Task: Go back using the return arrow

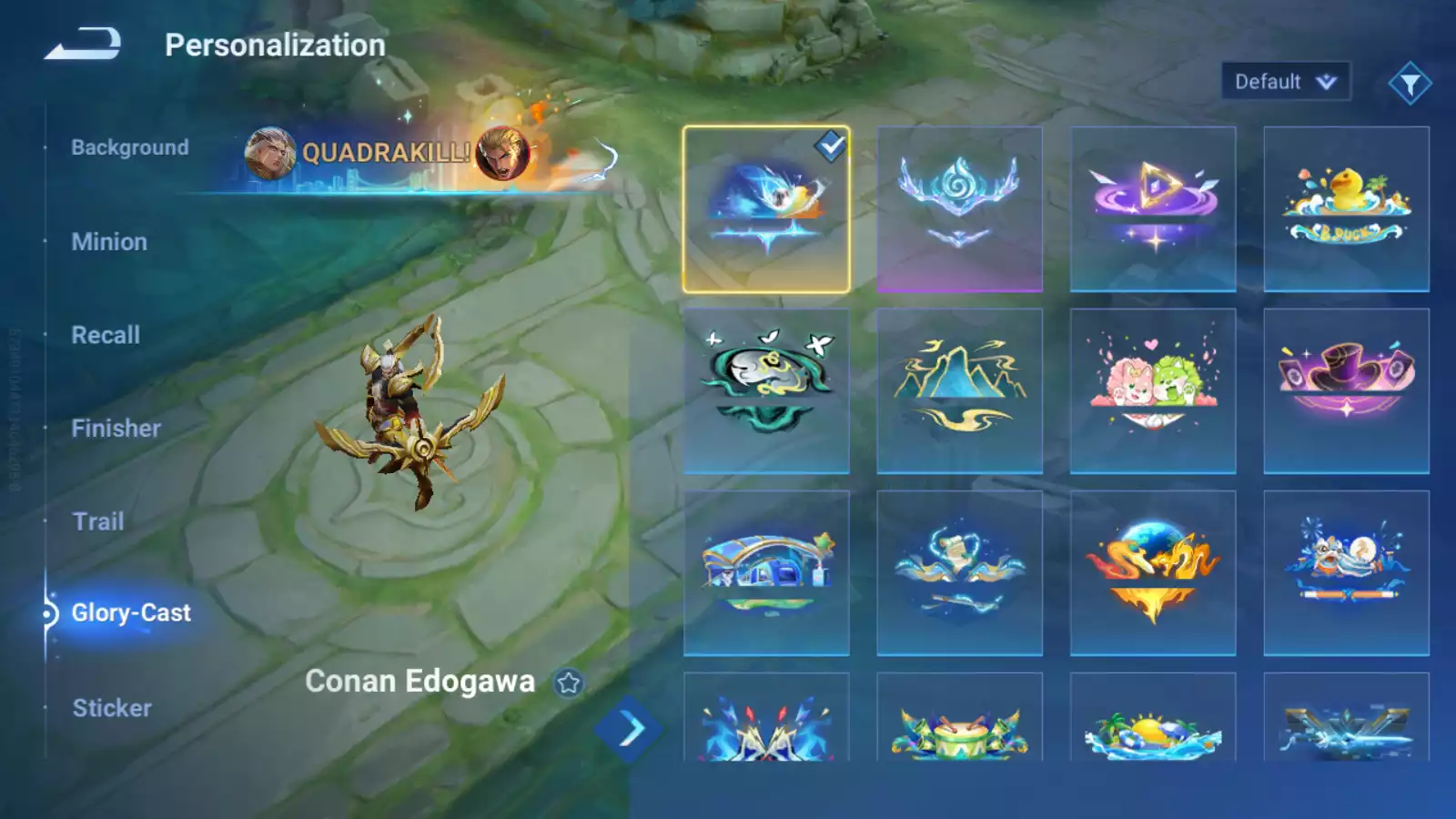Action: [x=84, y=44]
